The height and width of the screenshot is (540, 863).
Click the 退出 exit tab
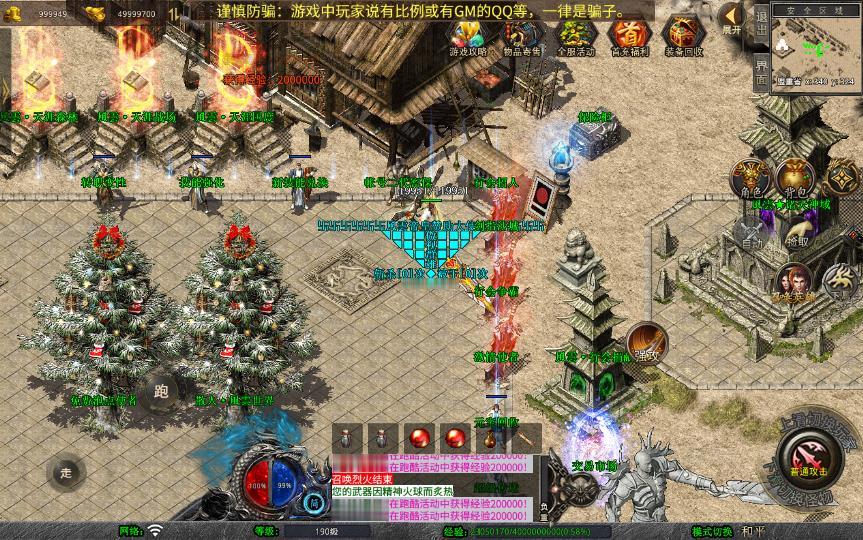point(761,24)
